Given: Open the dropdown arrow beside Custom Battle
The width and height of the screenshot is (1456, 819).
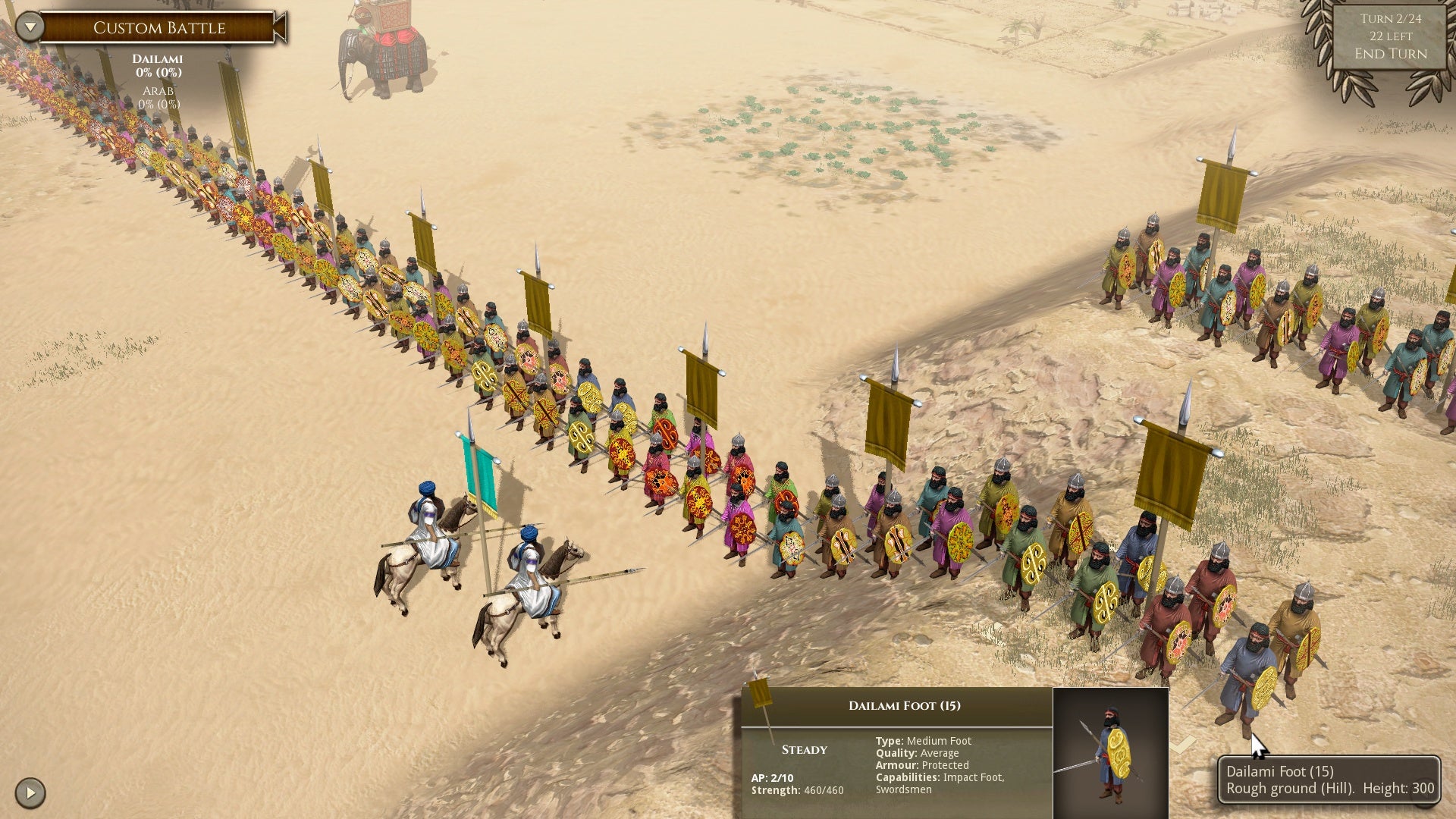Looking at the screenshot, I should pyautogui.click(x=30, y=27).
